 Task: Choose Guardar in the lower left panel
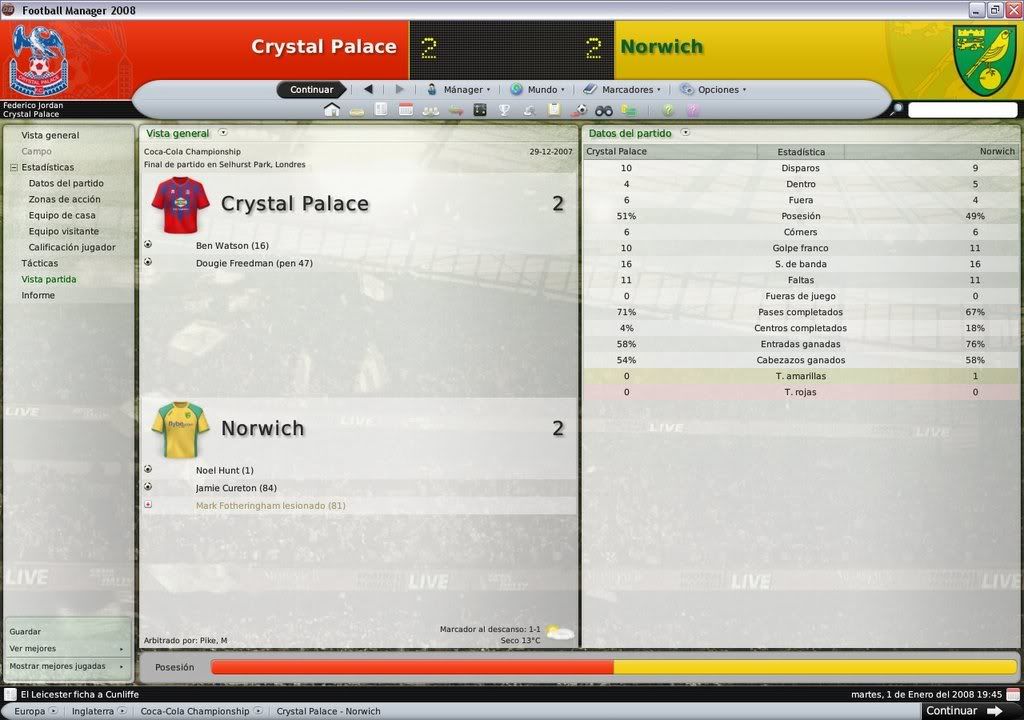click(25, 632)
